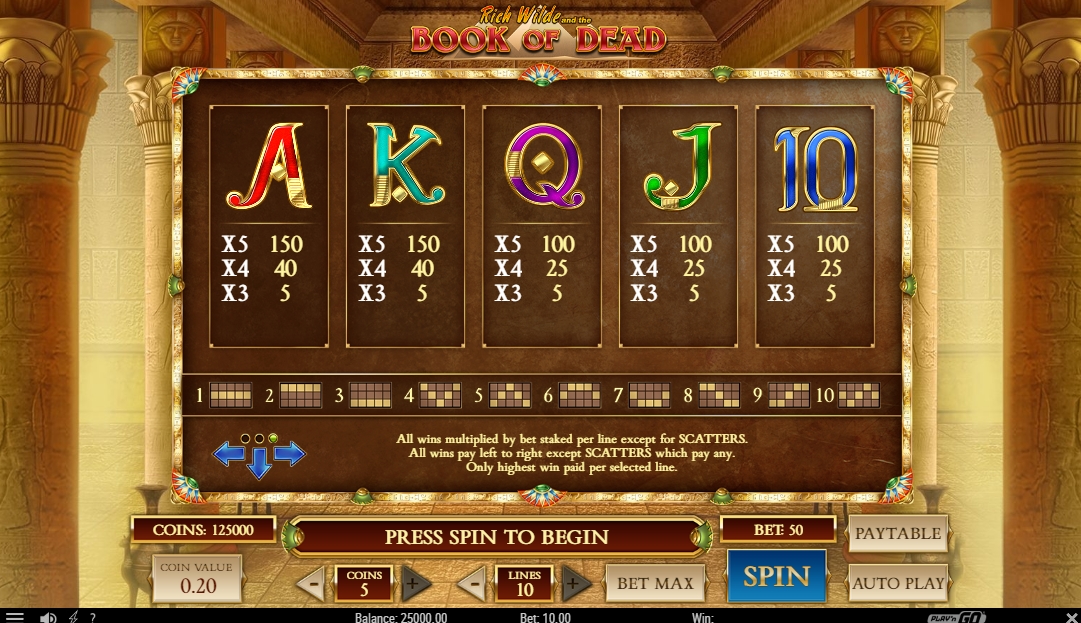Choose BET MAX
Screen dimensions: 1081x623
[654, 583]
